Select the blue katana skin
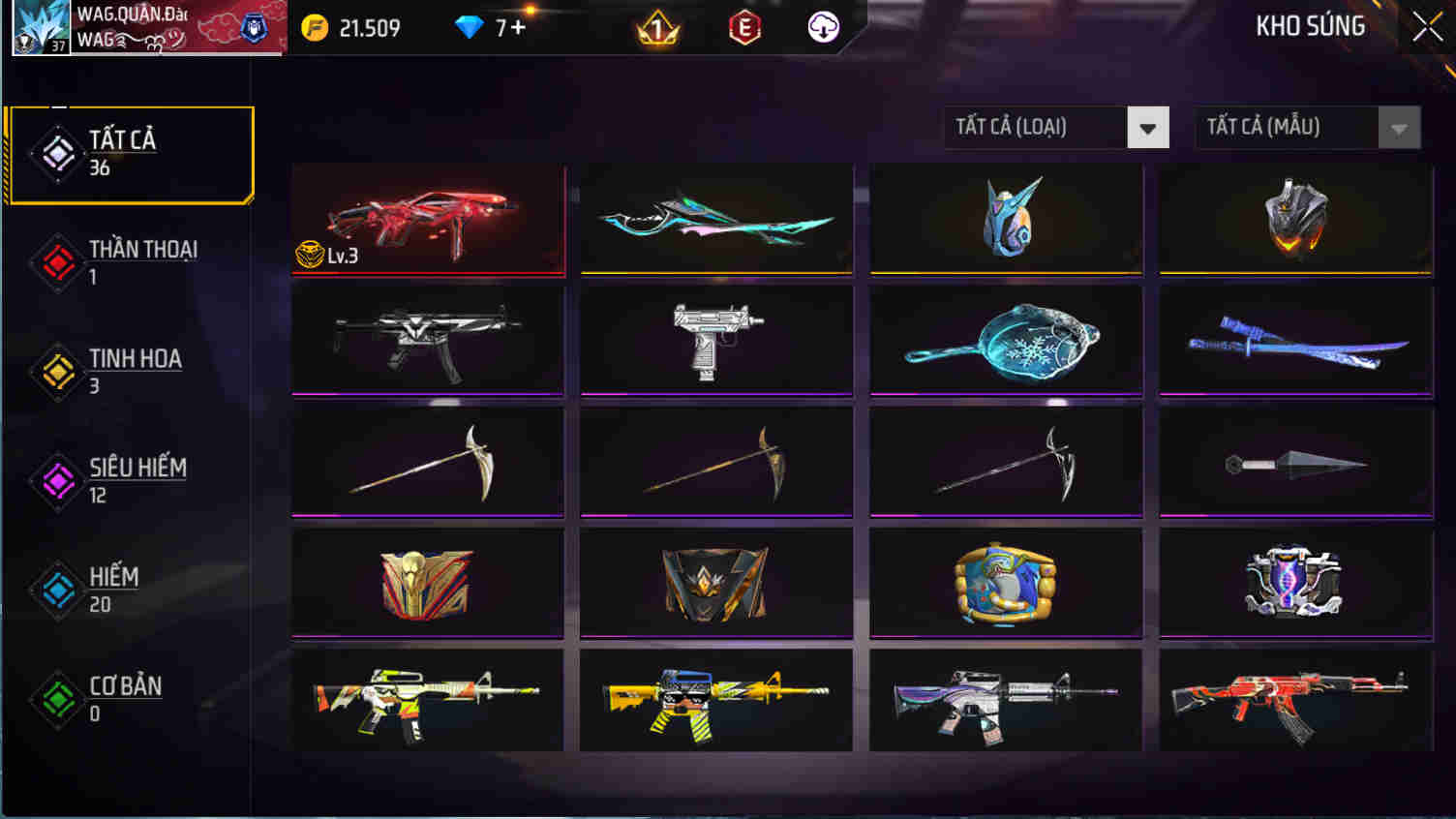This screenshot has width=1456, height=819. [x=1293, y=341]
